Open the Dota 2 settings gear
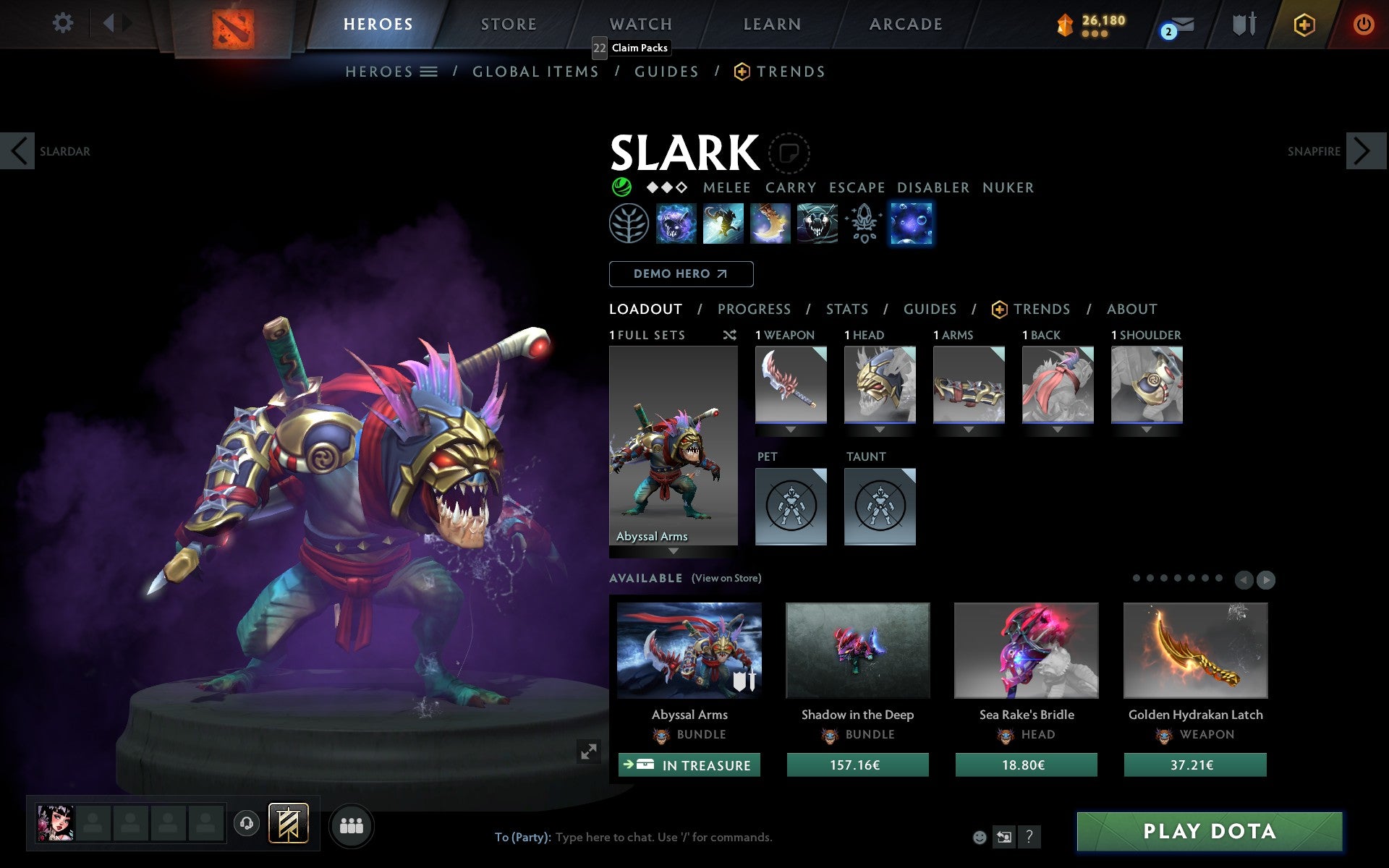The height and width of the screenshot is (868, 1389). [x=64, y=23]
